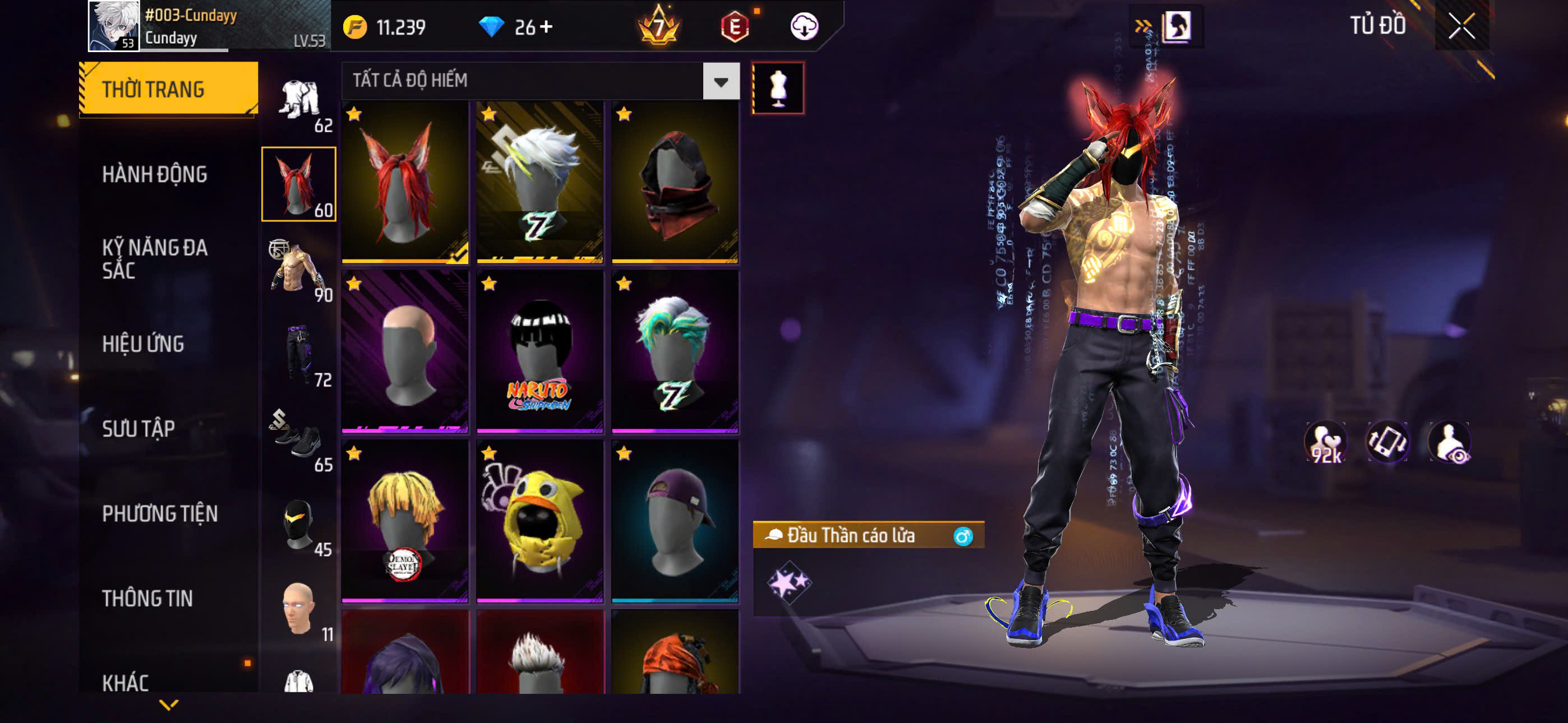Open the Hành Động menu

155,175
